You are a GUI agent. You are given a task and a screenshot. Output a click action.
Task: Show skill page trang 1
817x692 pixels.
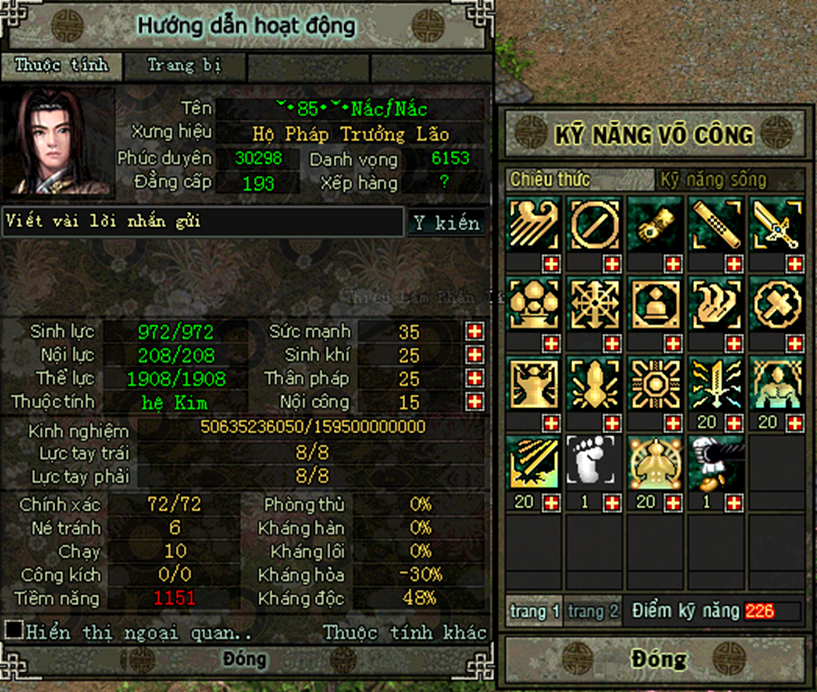533,611
